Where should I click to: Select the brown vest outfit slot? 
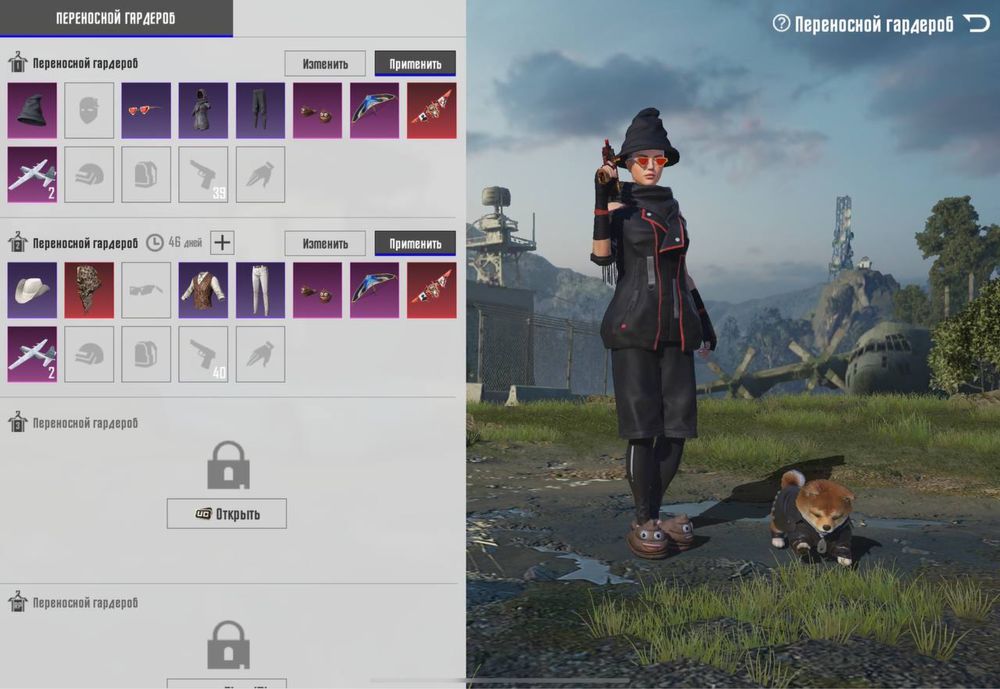203,290
